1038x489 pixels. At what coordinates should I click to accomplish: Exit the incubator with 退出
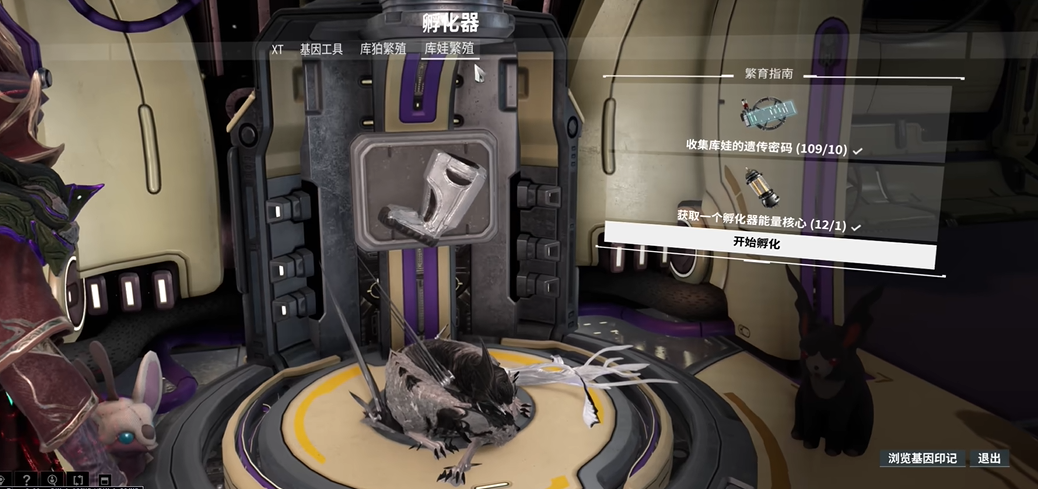coord(989,459)
